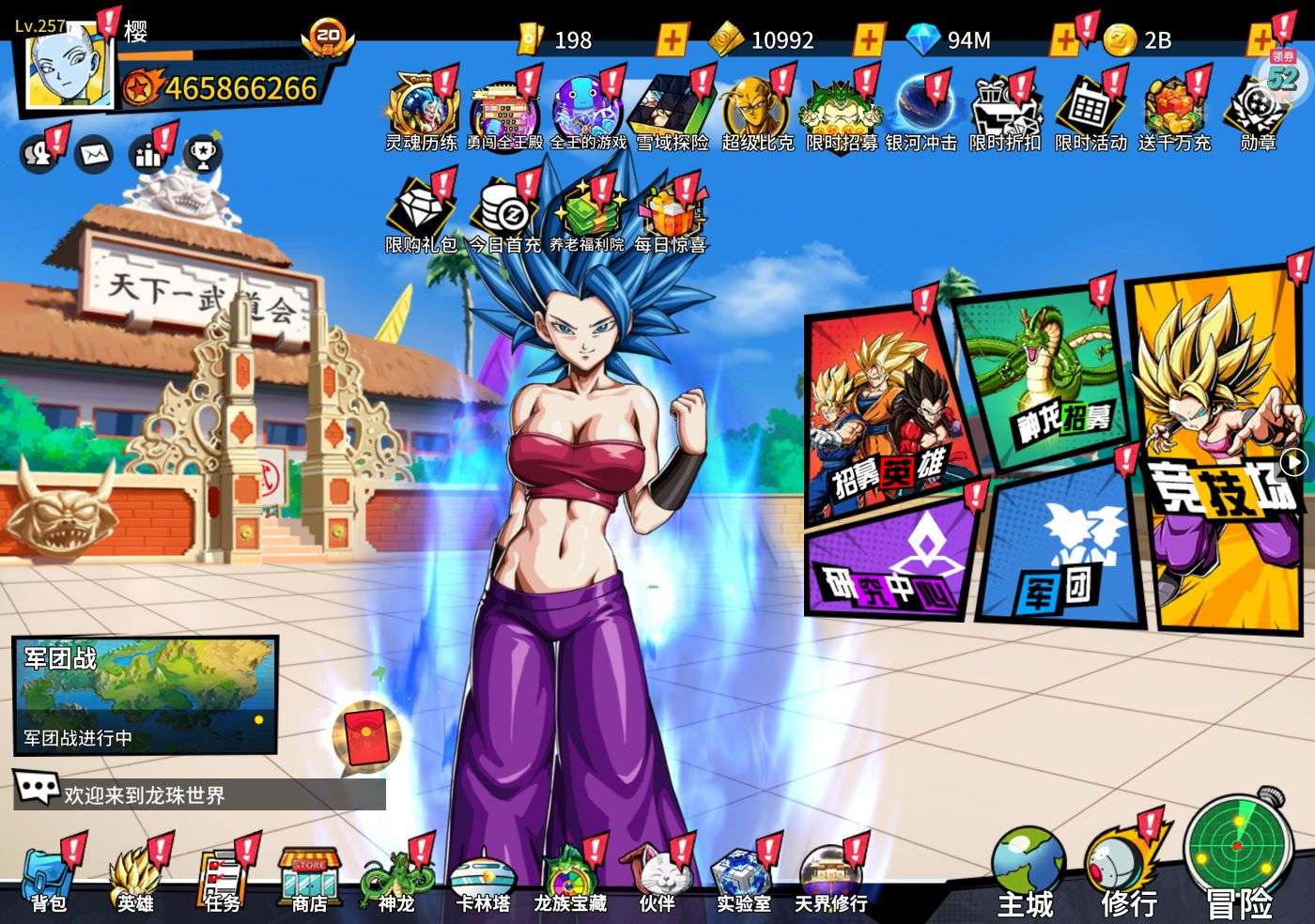Open the 军团 legion panel

click(x=1061, y=554)
